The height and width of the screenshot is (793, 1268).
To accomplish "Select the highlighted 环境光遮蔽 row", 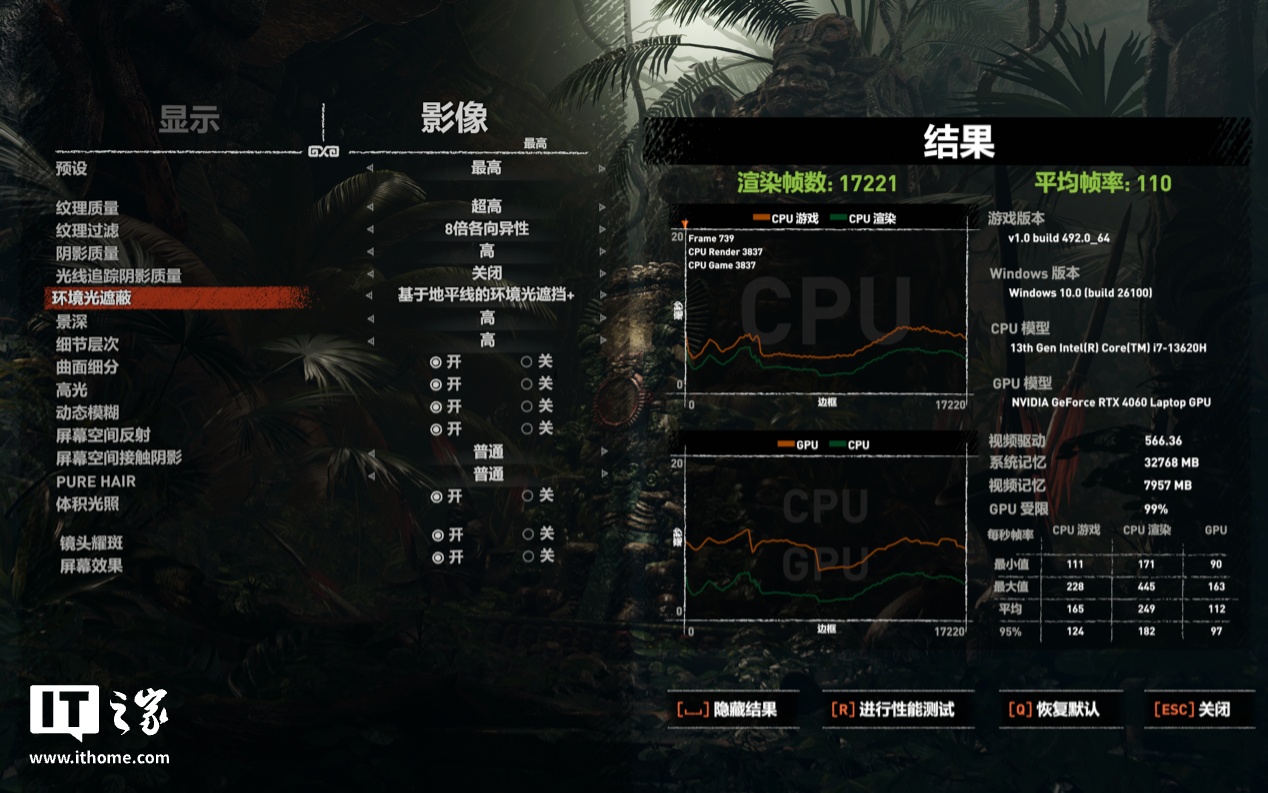I will pos(93,298).
